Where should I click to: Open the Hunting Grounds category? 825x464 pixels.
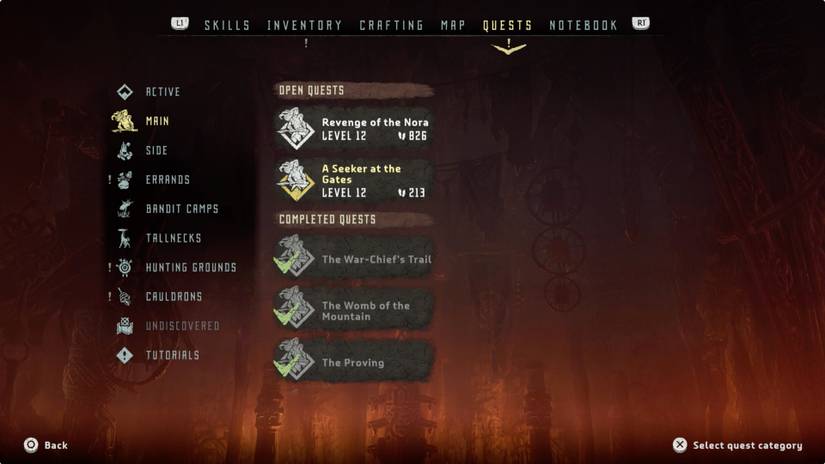pyautogui.click(x=190, y=268)
